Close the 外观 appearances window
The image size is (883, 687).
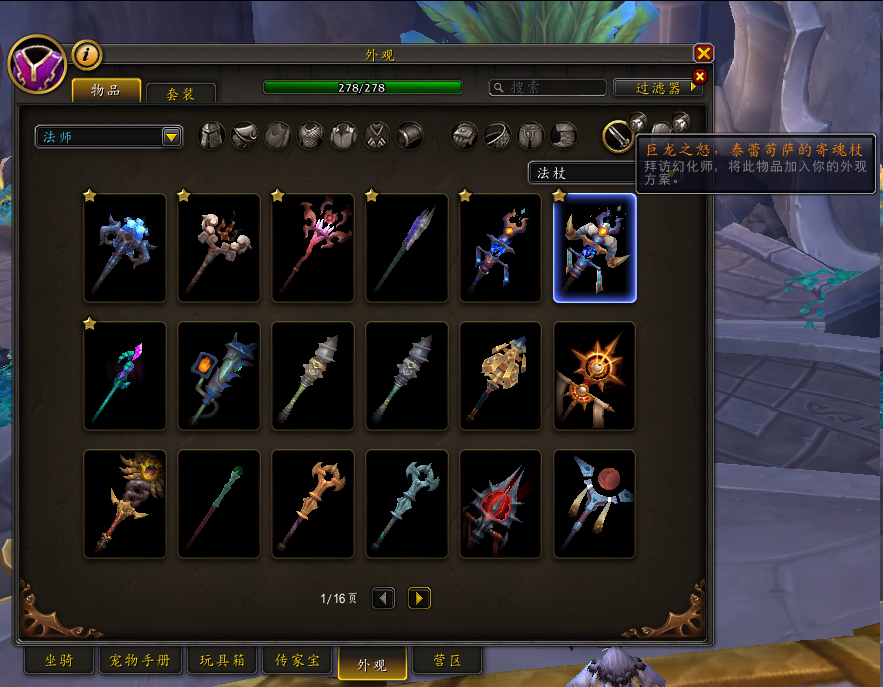tap(704, 54)
